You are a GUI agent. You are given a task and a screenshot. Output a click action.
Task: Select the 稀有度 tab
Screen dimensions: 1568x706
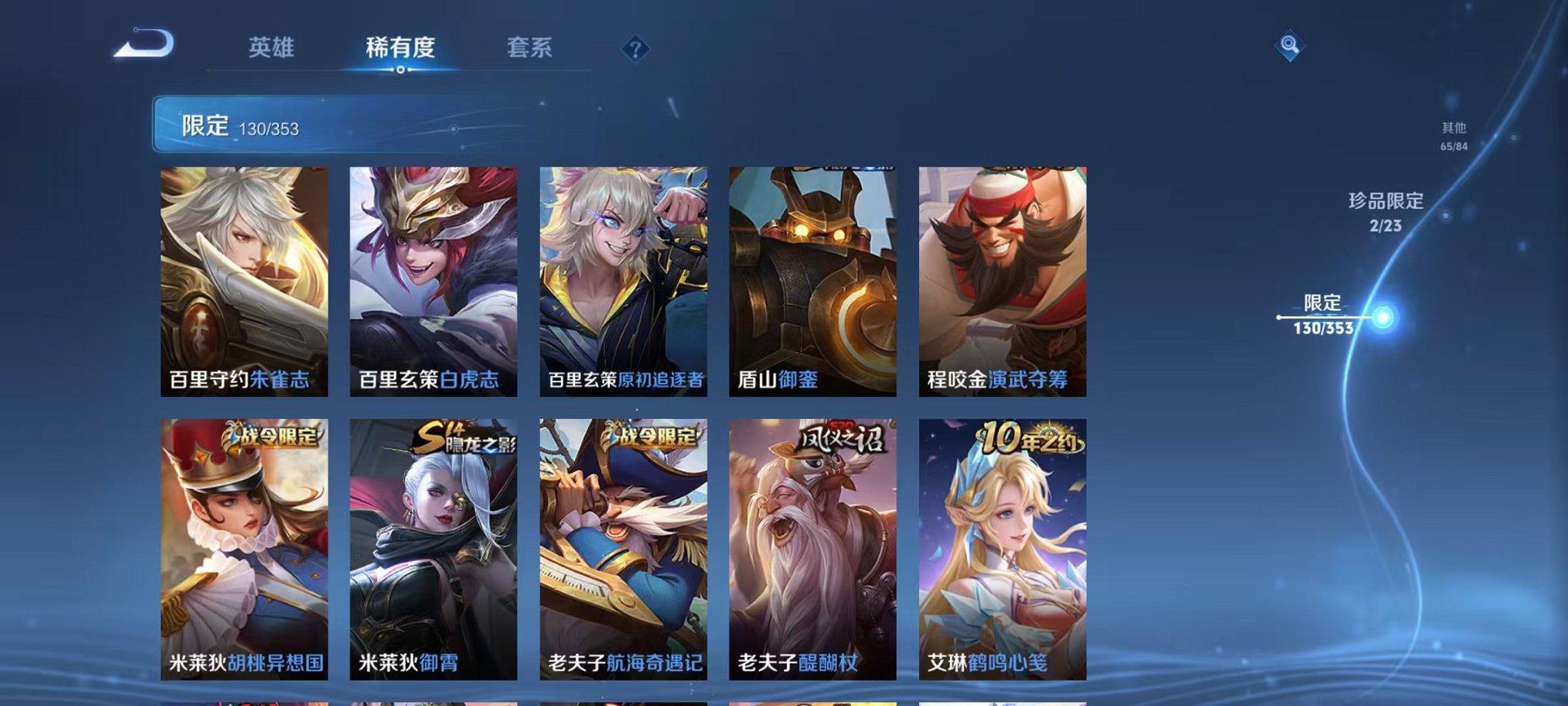(401, 48)
